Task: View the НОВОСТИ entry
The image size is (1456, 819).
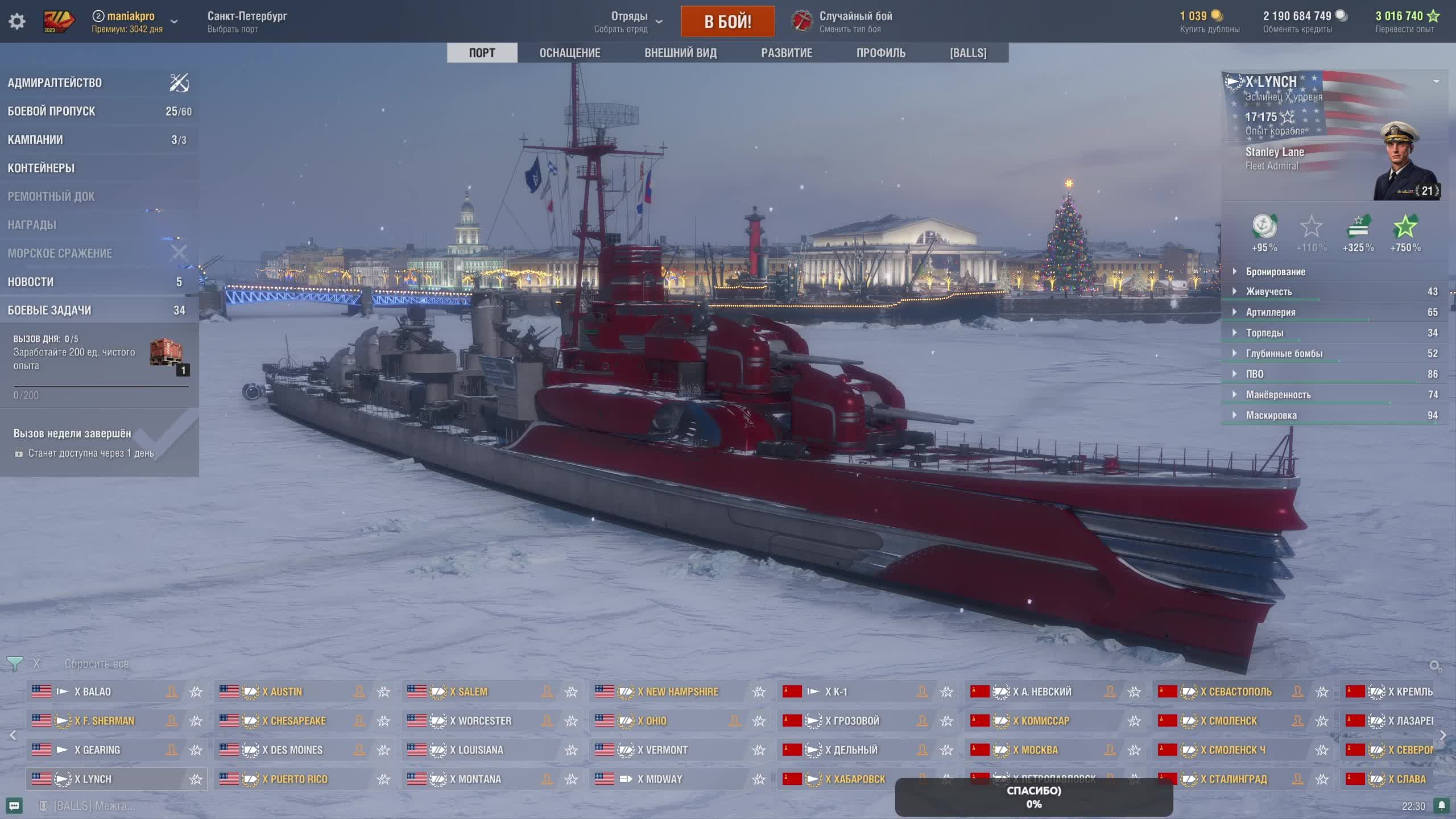Action: pos(31,282)
